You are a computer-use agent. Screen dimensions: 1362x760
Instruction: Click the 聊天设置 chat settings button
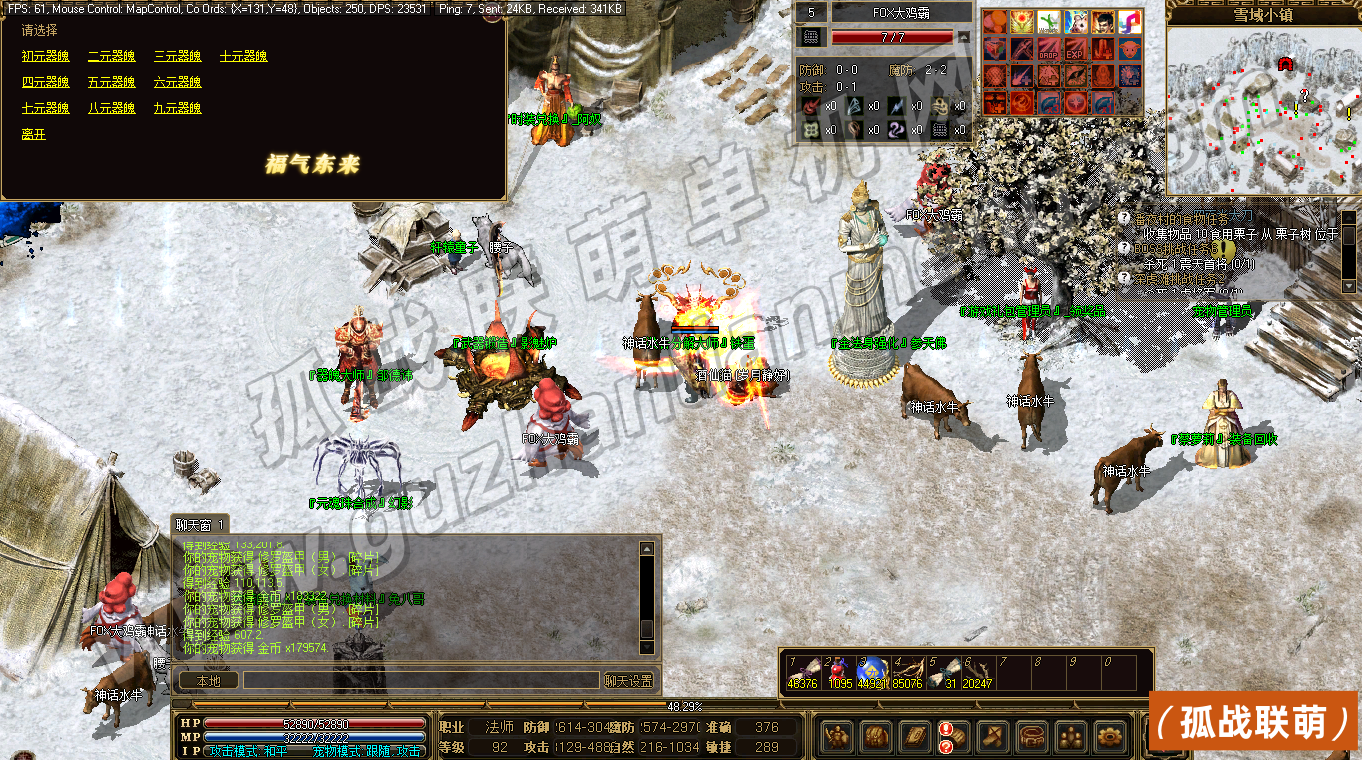(630, 681)
